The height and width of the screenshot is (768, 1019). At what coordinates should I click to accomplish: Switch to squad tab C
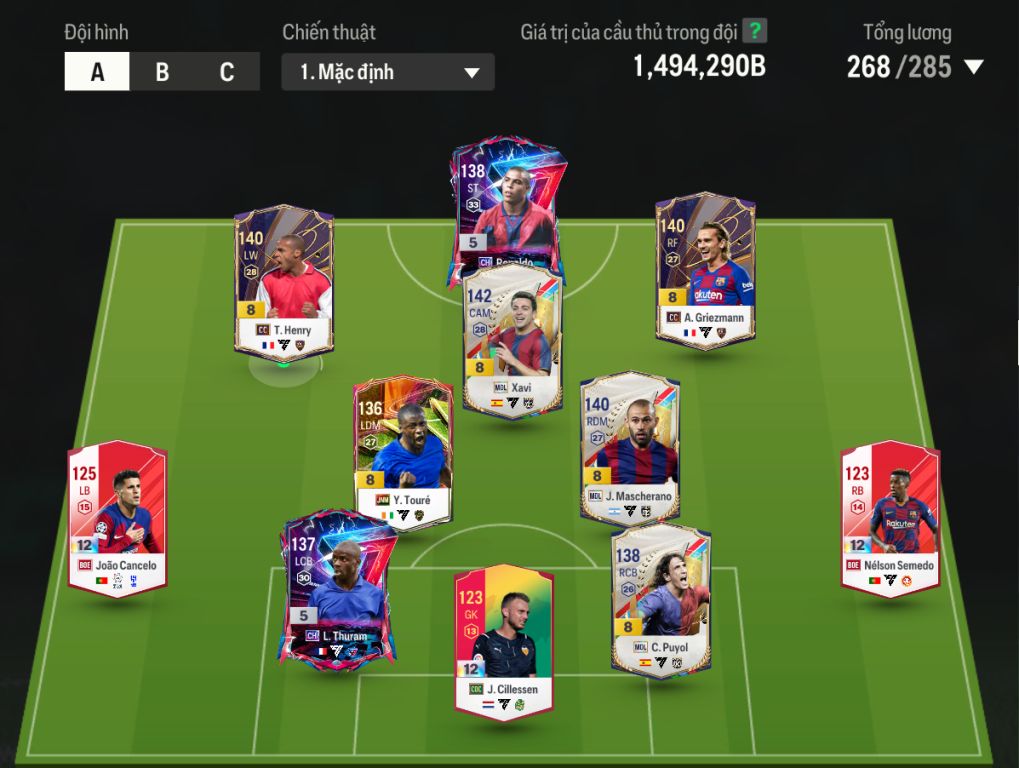[x=227, y=72]
